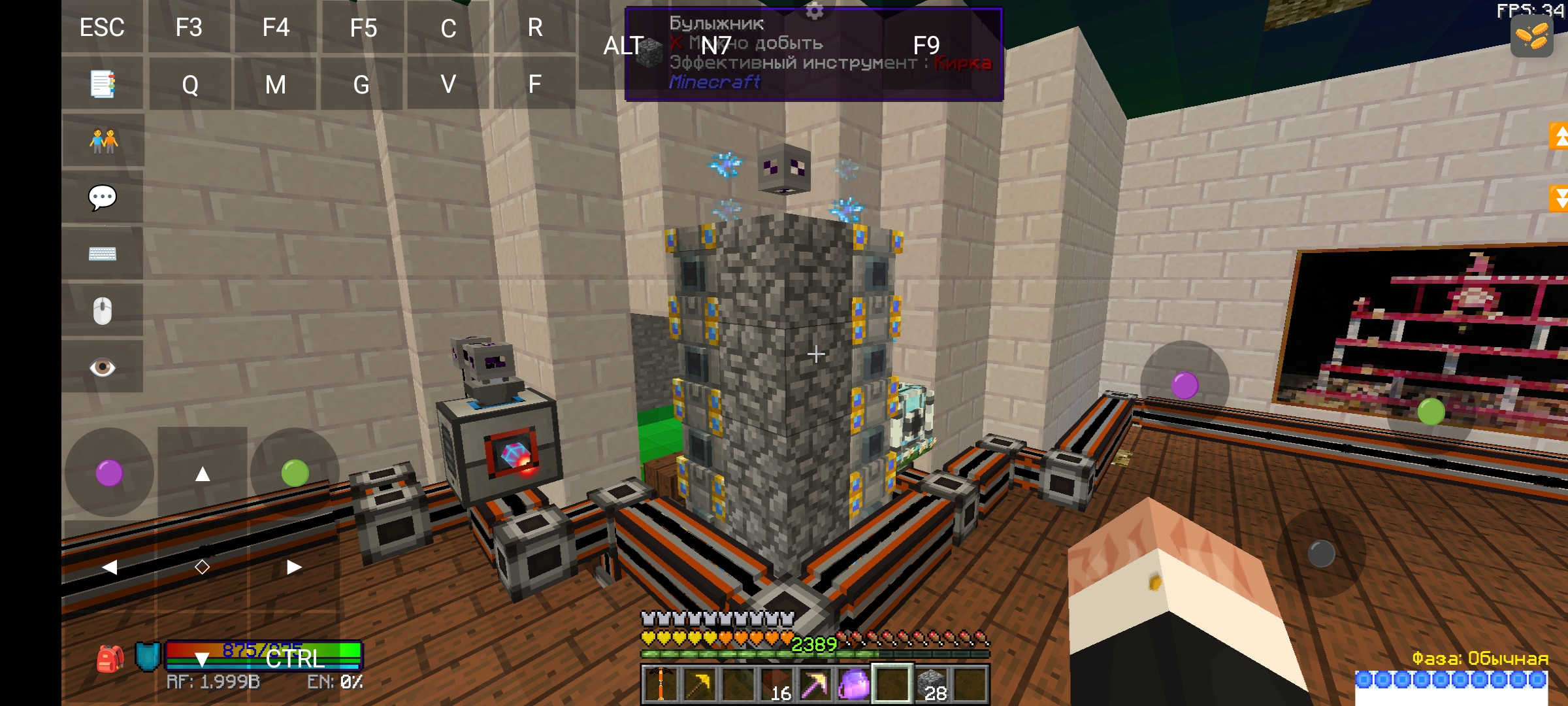Screen dimensions: 1568x706
Task: Select the cobblestone stack in hotbar
Action: tap(932, 684)
